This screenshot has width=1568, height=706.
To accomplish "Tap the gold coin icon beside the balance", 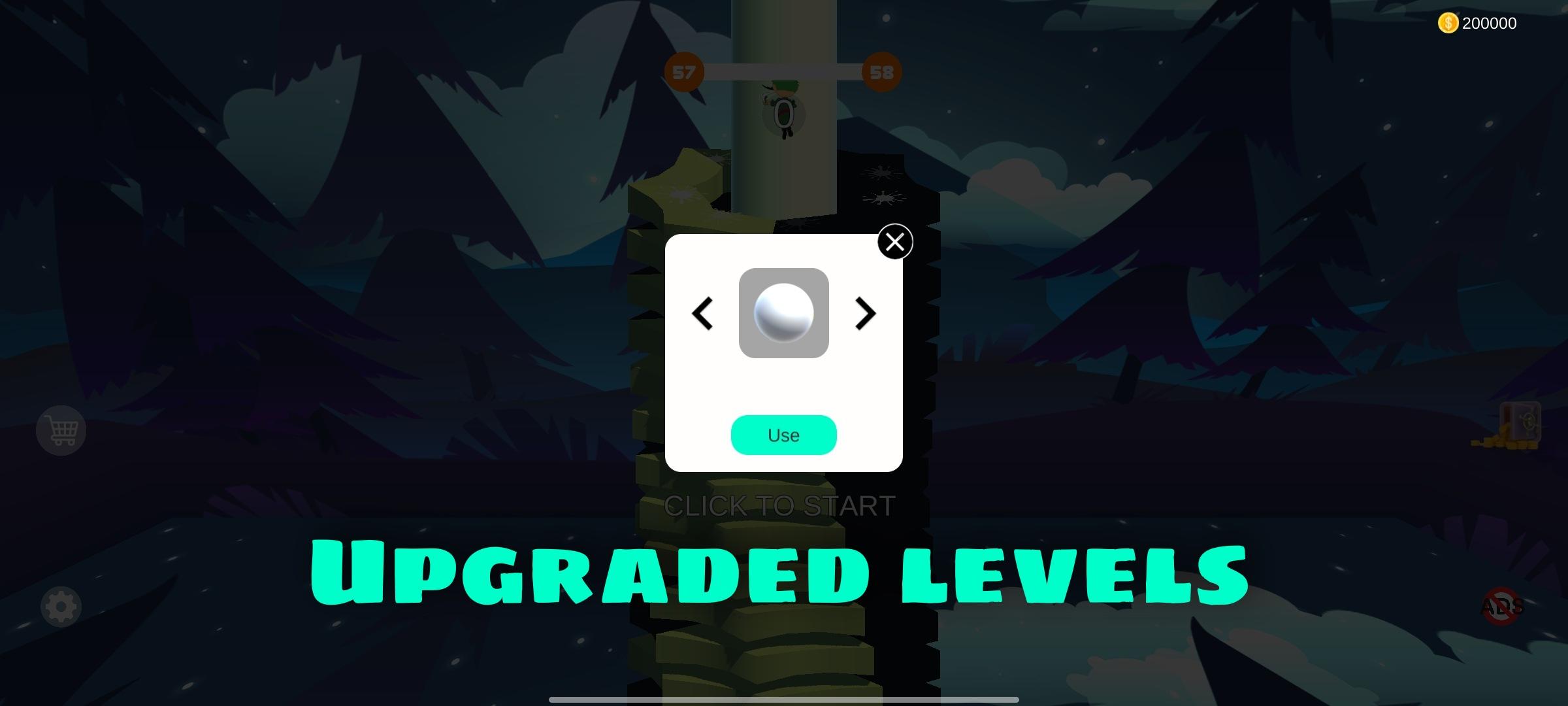I will pos(1448,24).
